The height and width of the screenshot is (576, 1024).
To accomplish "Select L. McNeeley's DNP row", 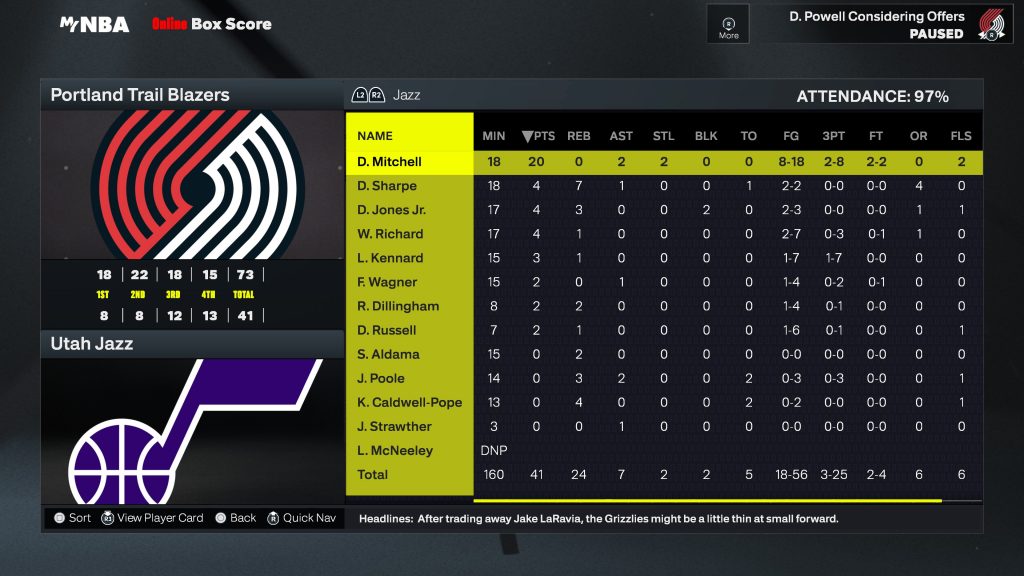I will (x=395, y=450).
